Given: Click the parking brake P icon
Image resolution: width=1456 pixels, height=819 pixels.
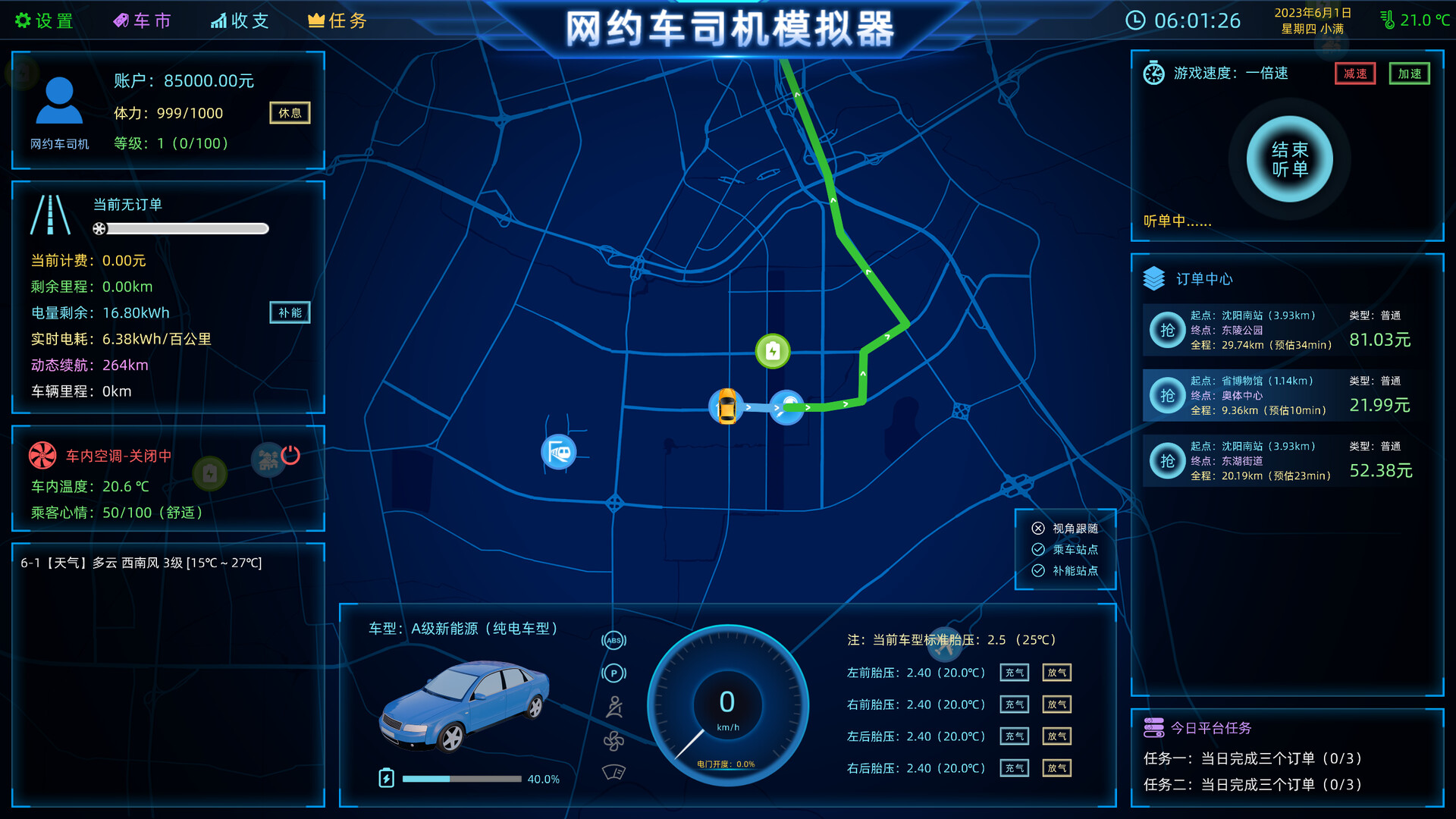Looking at the screenshot, I should point(613,673).
